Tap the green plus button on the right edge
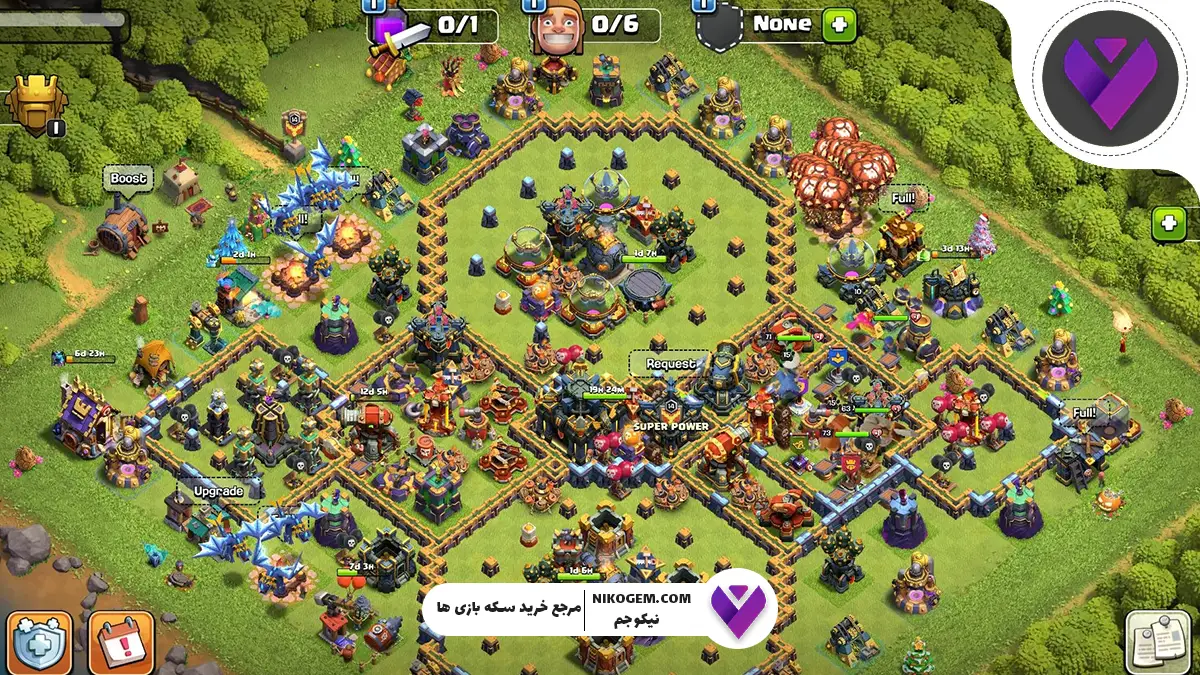This screenshot has width=1200, height=675. pyautogui.click(x=1168, y=224)
